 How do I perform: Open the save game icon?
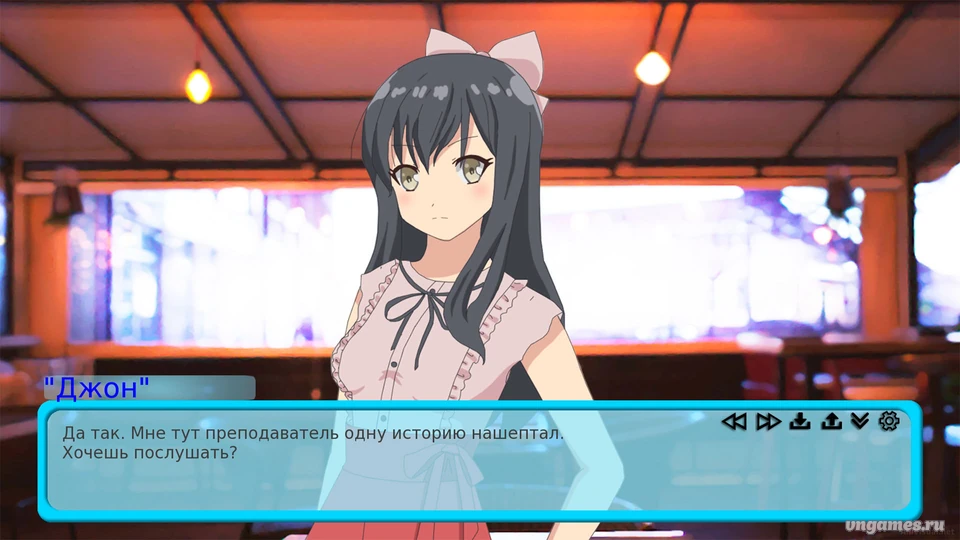(799, 421)
